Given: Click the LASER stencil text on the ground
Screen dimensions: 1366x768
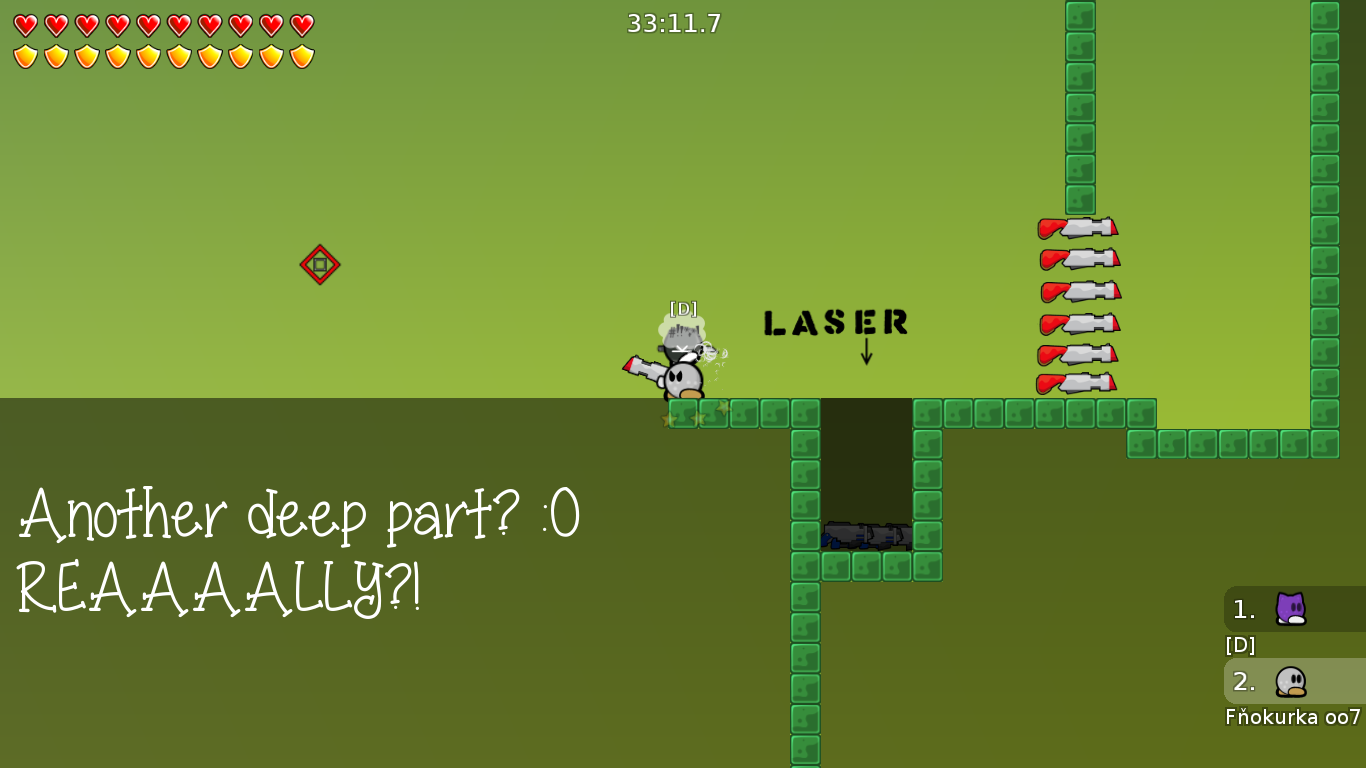Looking at the screenshot, I should click(x=836, y=323).
